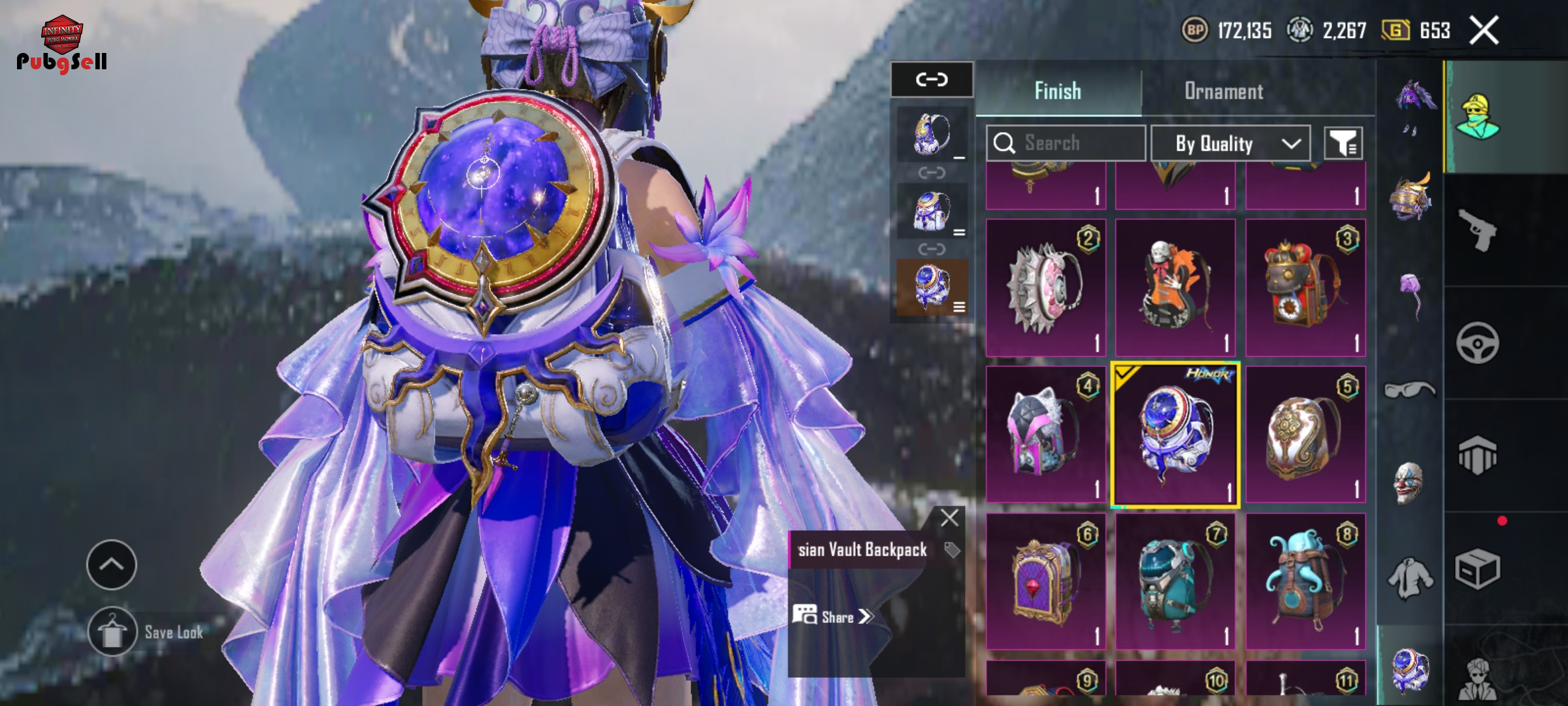
Task: Open the vehicle steering wheel category
Action: coord(1477,343)
